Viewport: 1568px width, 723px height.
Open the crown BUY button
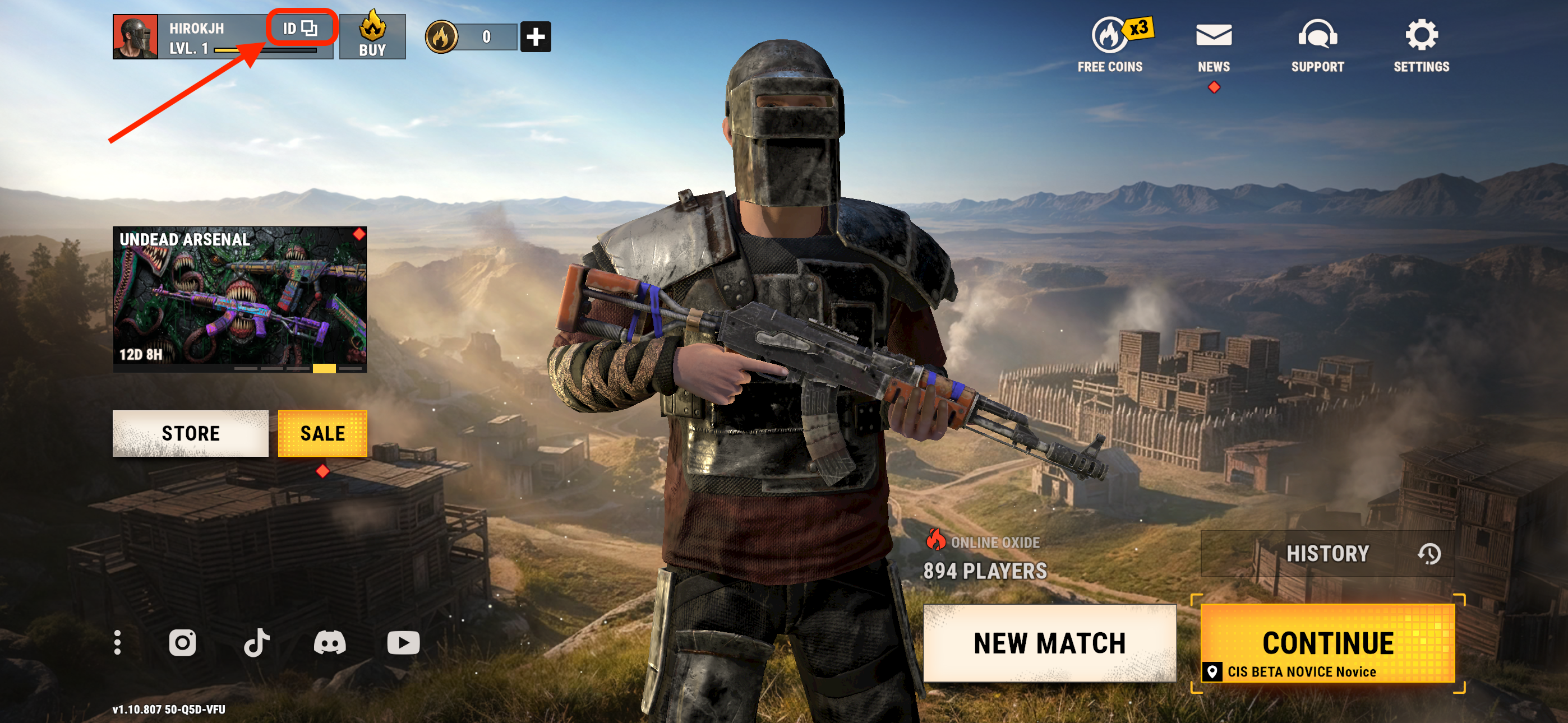tap(372, 37)
